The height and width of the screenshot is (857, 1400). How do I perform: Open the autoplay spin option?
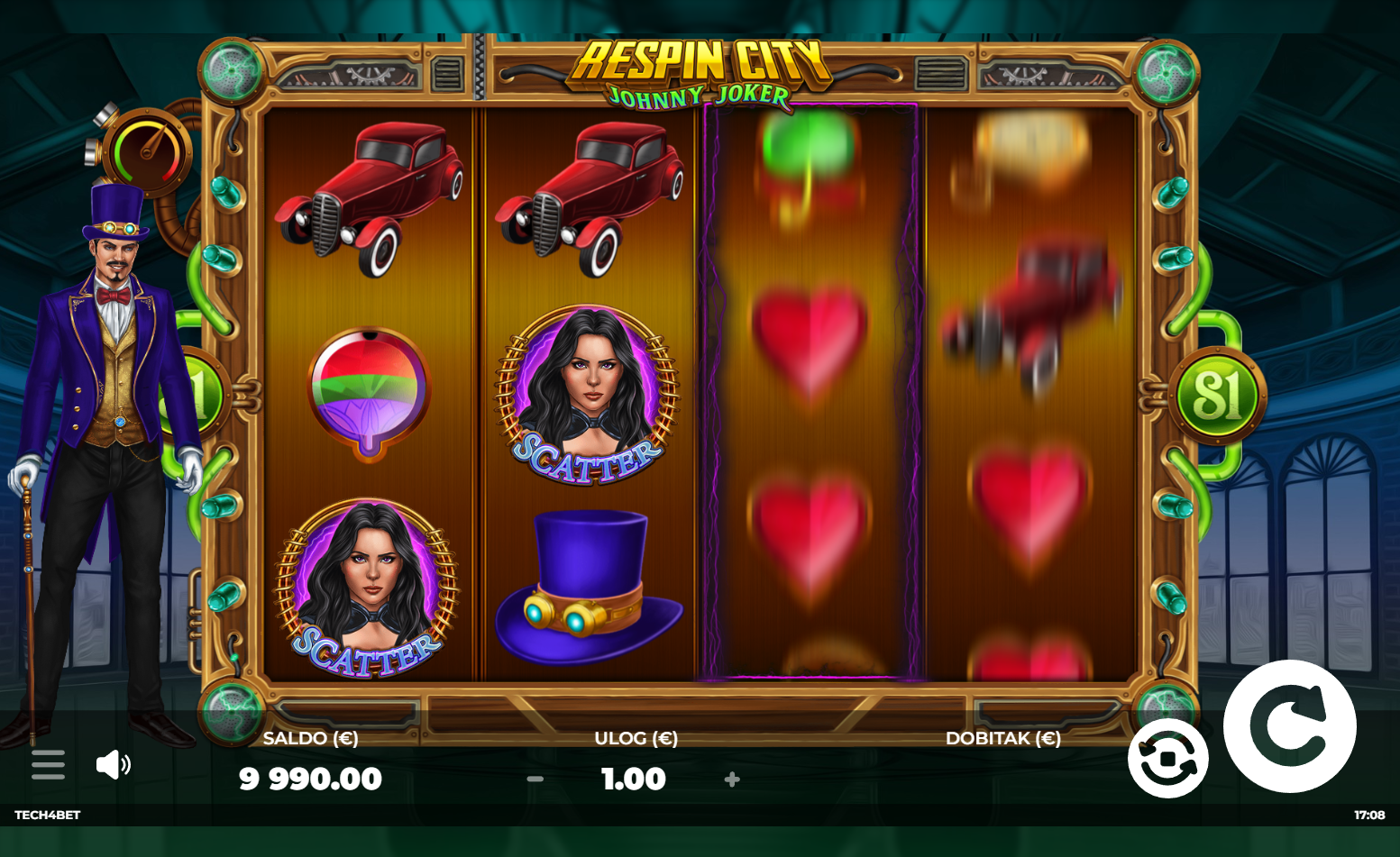tap(1167, 758)
